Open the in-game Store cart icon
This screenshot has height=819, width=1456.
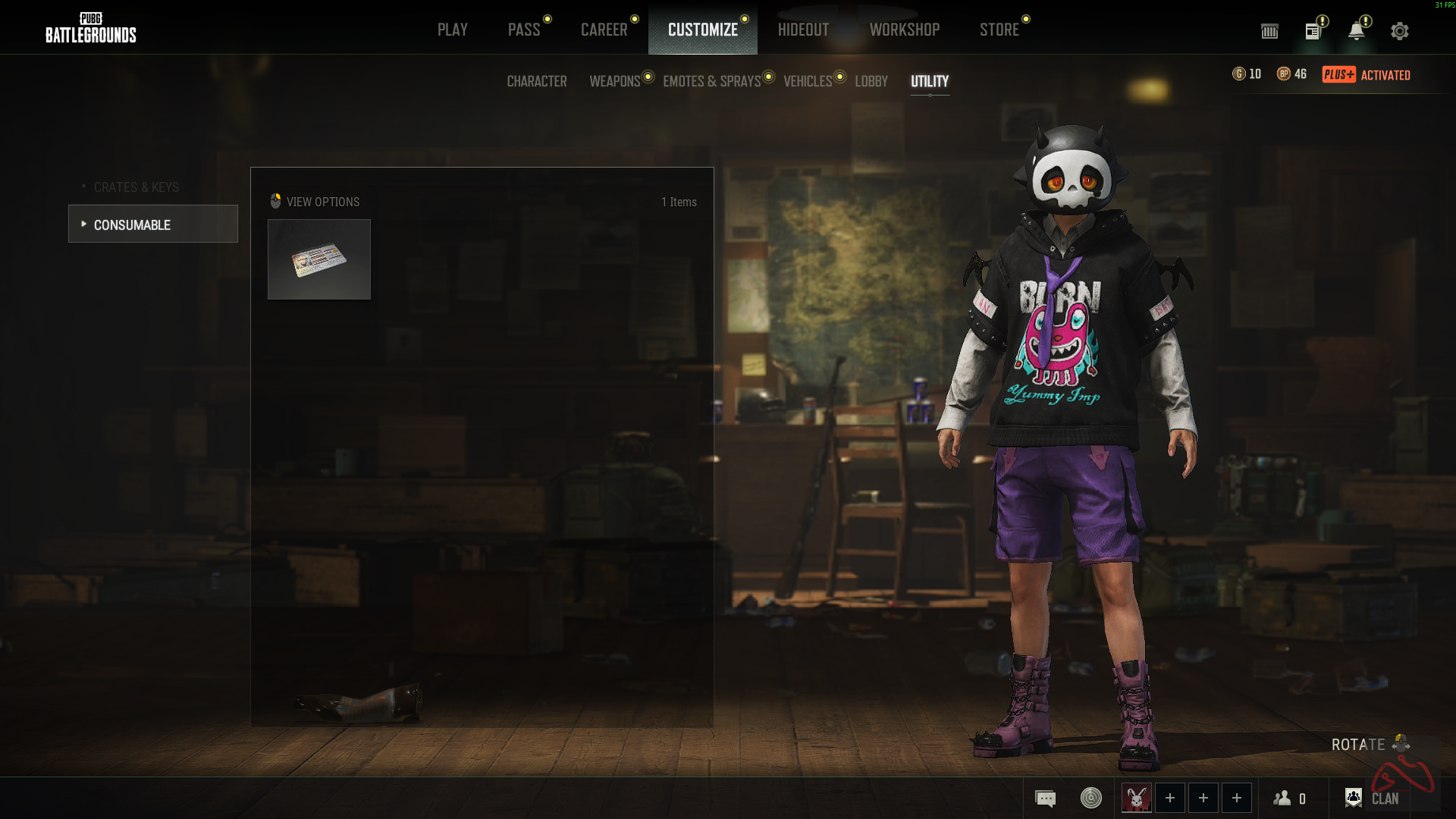[x=1269, y=31]
